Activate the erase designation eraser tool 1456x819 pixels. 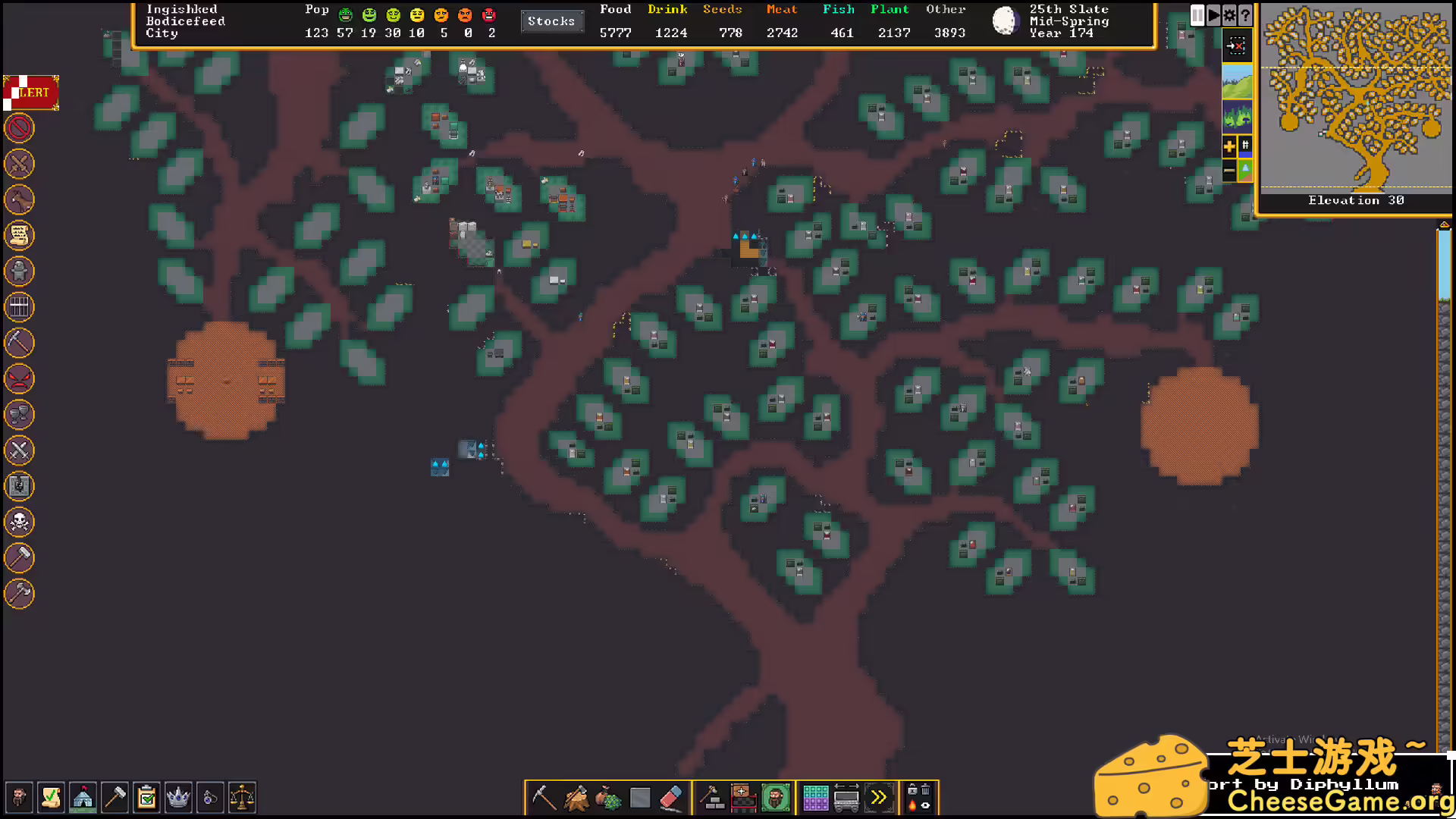point(672,797)
